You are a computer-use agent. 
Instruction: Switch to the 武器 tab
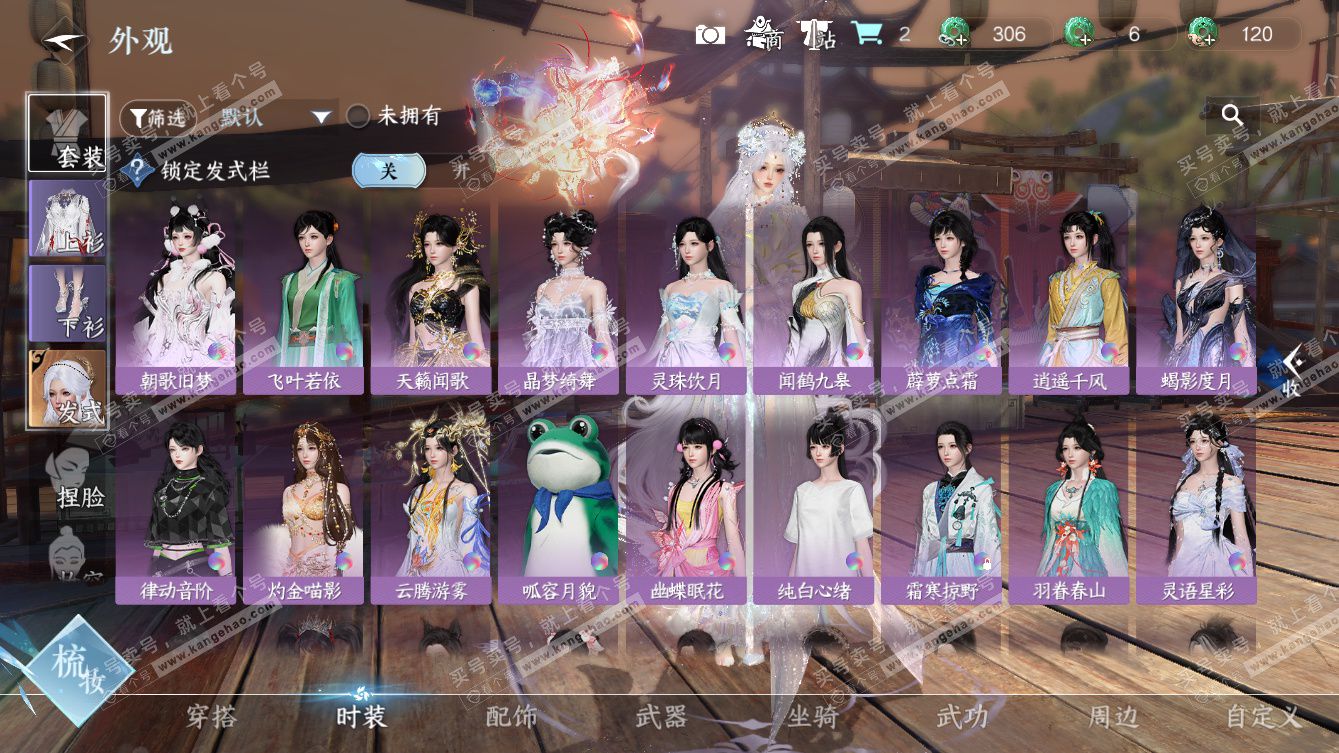661,717
